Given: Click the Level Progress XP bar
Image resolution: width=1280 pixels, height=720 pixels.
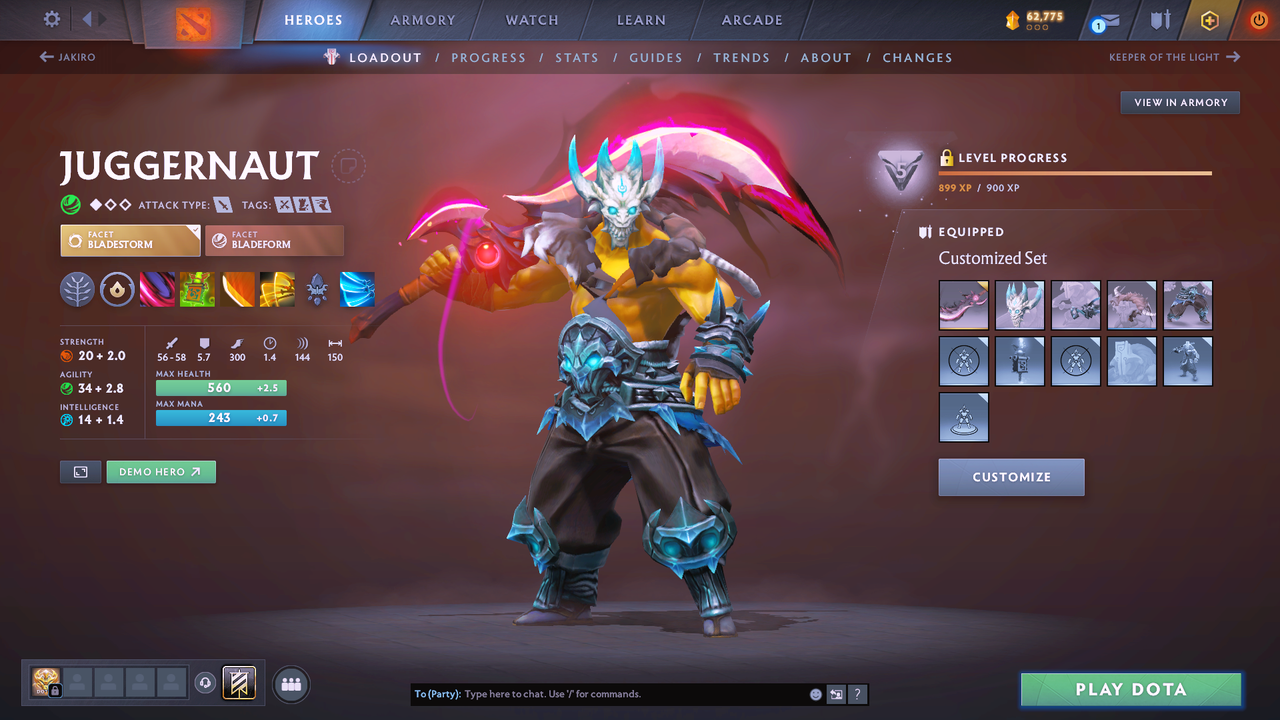Looking at the screenshot, I should tap(1075, 172).
